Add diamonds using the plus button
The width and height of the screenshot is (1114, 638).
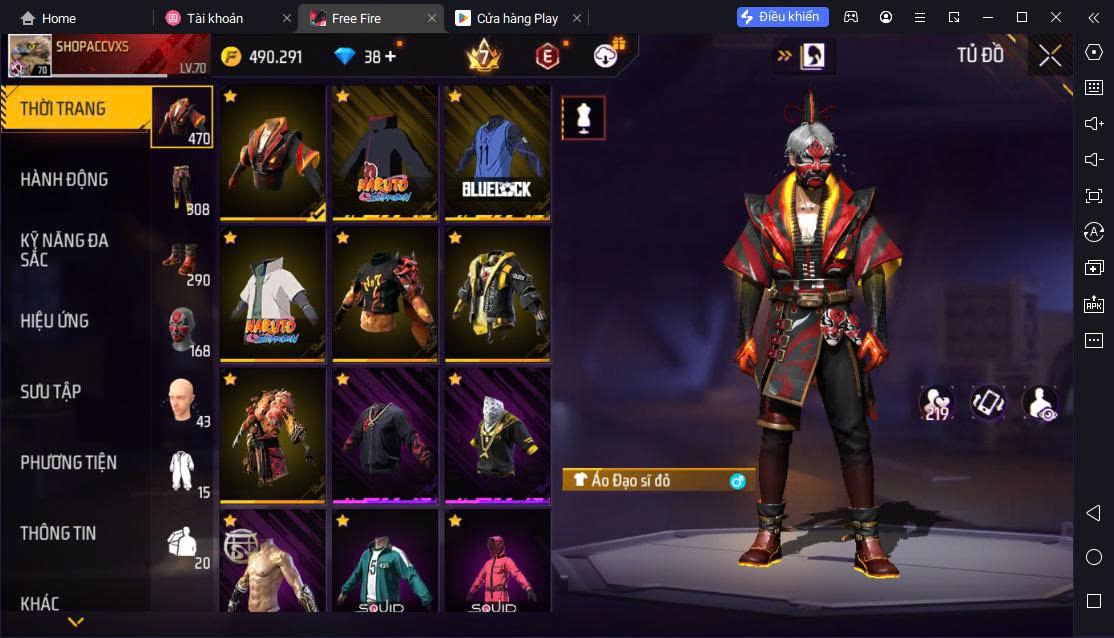390,57
